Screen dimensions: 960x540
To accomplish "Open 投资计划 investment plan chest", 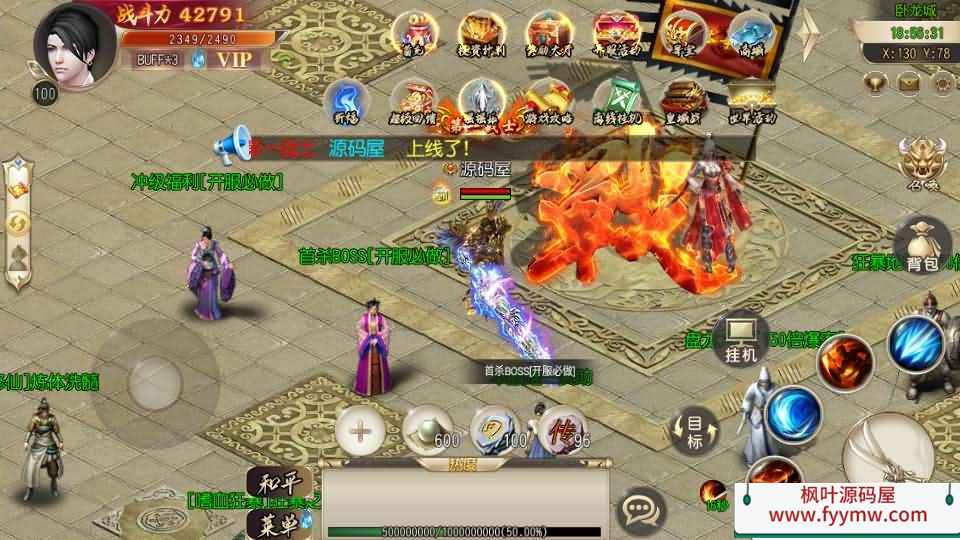I will tap(481, 35).
